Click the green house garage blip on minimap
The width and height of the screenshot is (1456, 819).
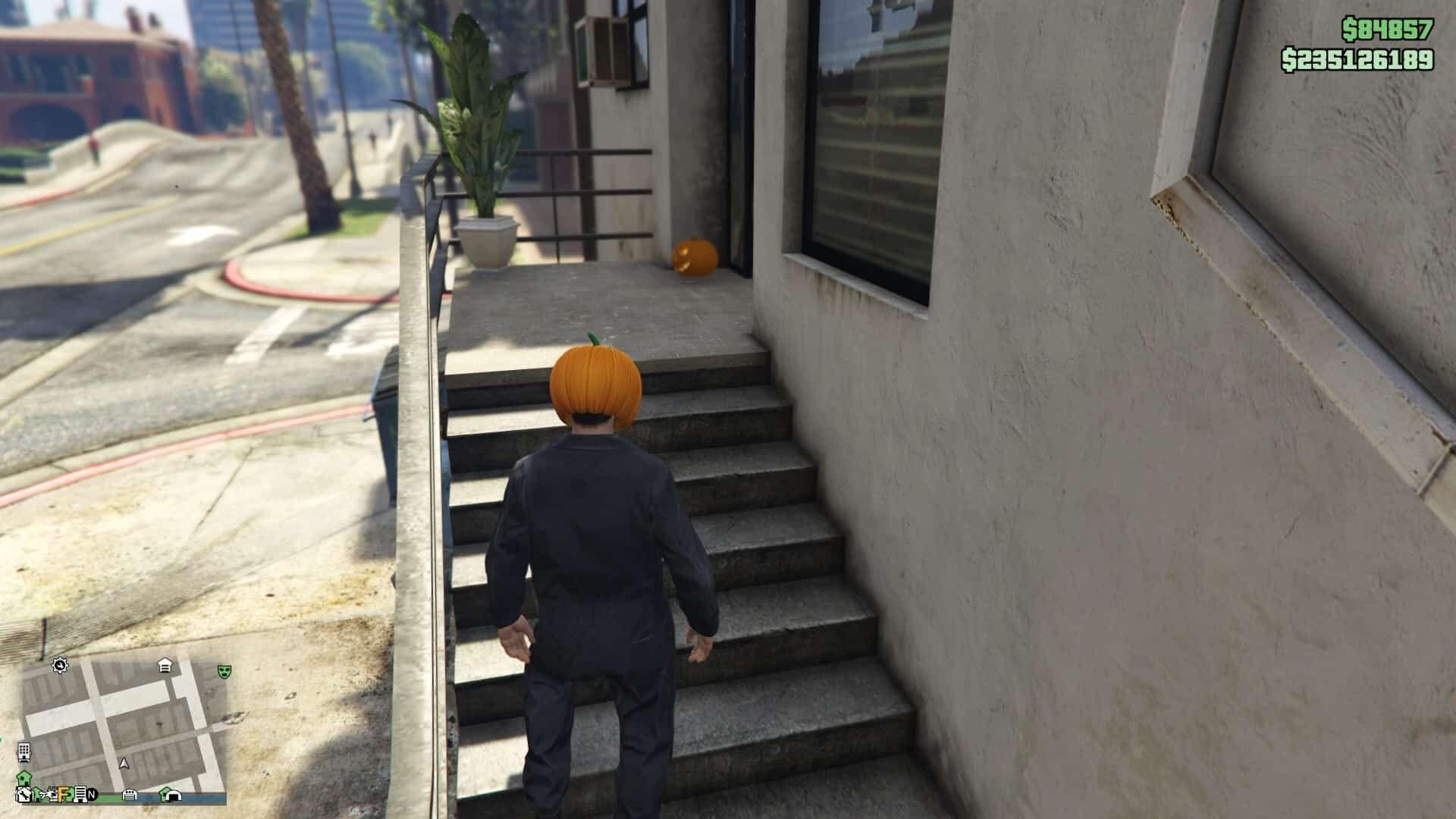[x=170, y=794]
